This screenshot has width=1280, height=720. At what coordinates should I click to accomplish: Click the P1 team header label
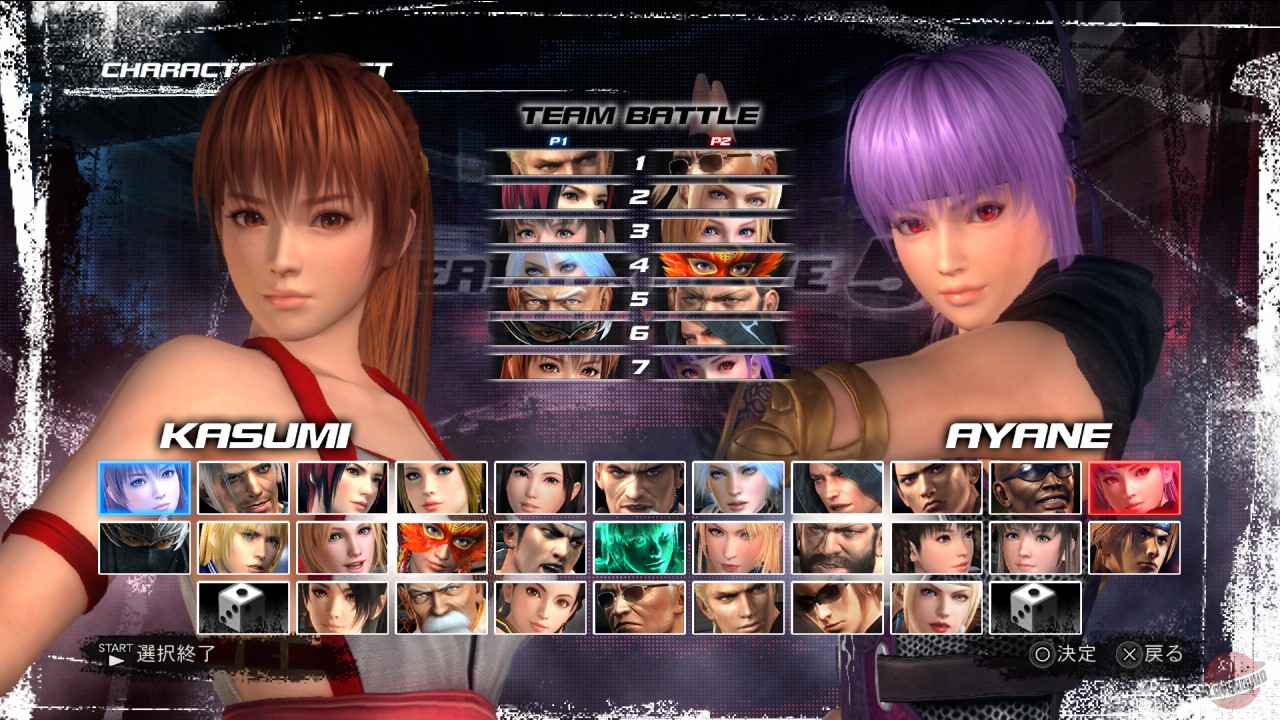click(x=558, y=141)
